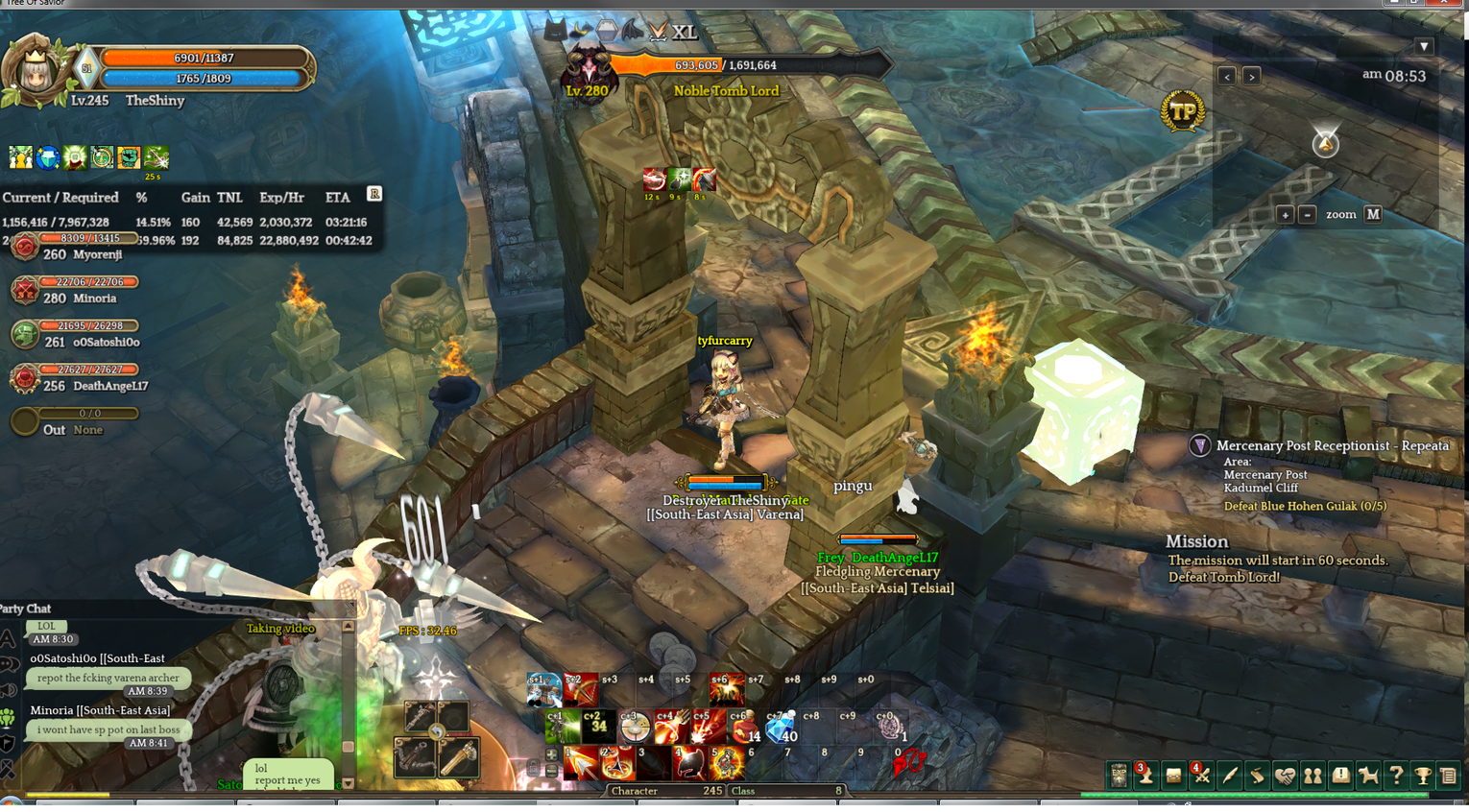Open the help question mark icon
1469x812 pixels.
point(1396,776)
